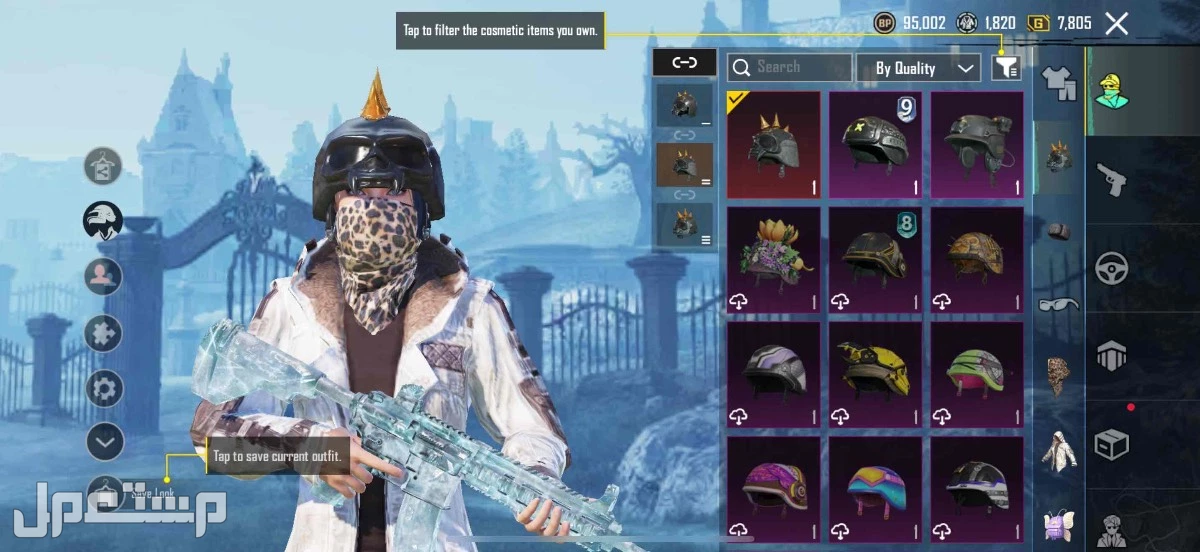This screenshot has width=1200, height=552.
Task: Open the crate box tab
Action: 1112,444
